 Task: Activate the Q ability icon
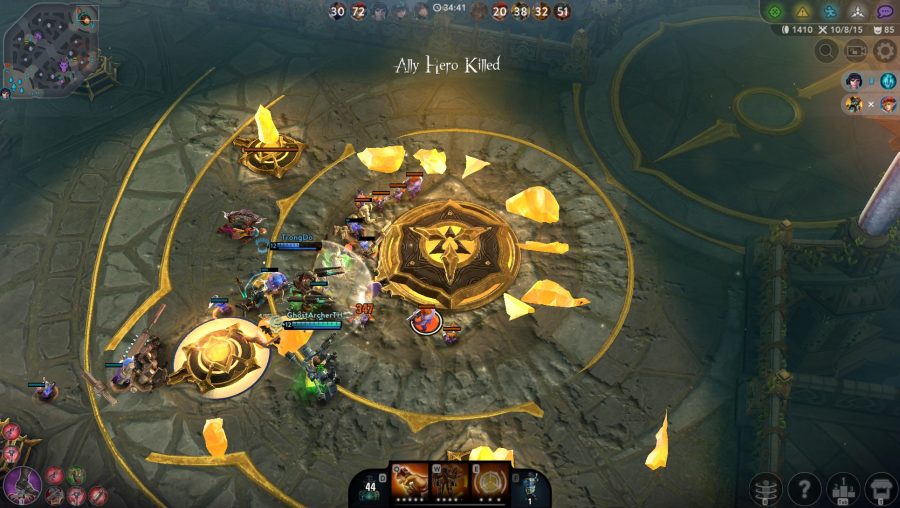408,480
